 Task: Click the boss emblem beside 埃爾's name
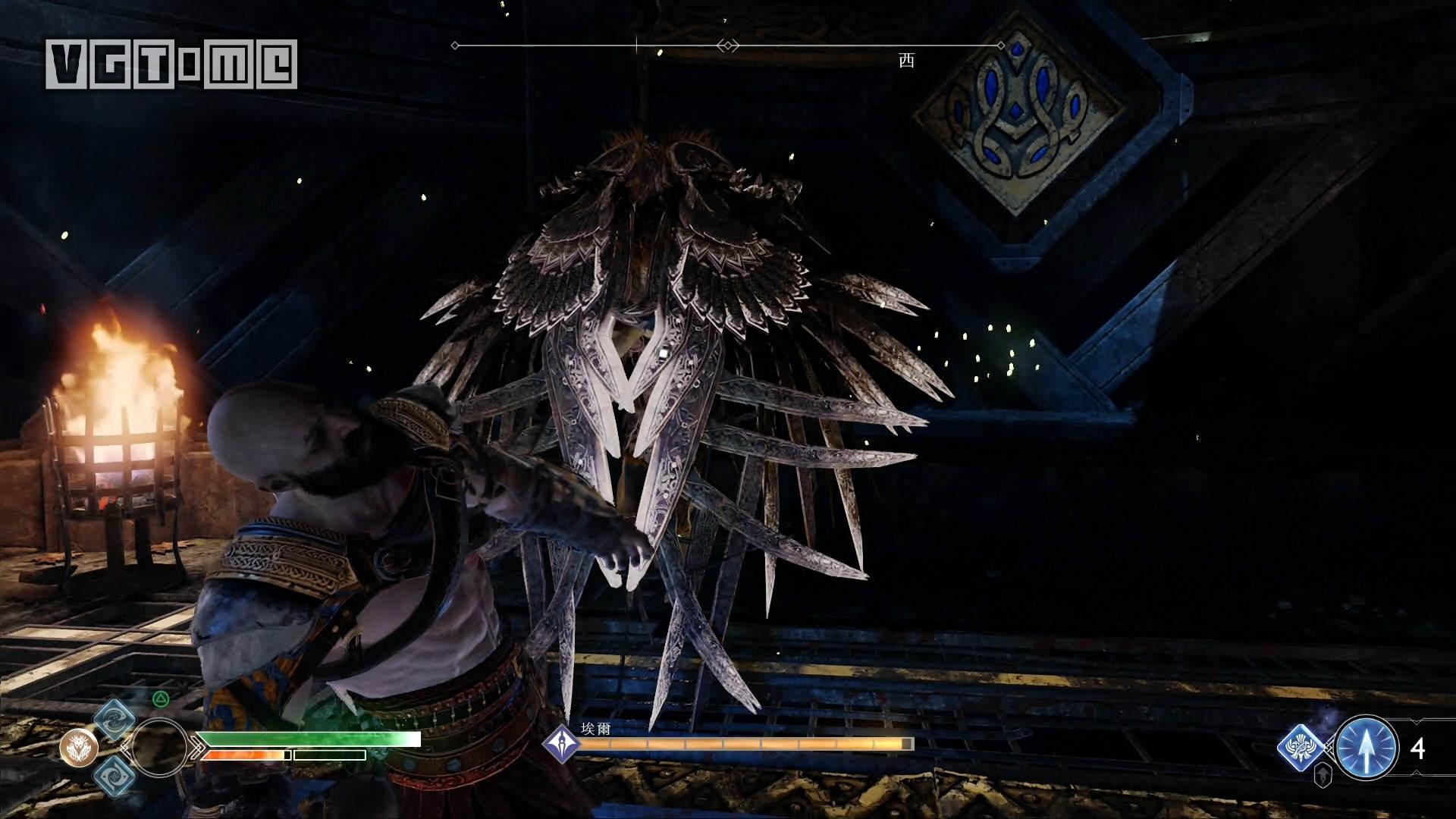pos(562,743)
